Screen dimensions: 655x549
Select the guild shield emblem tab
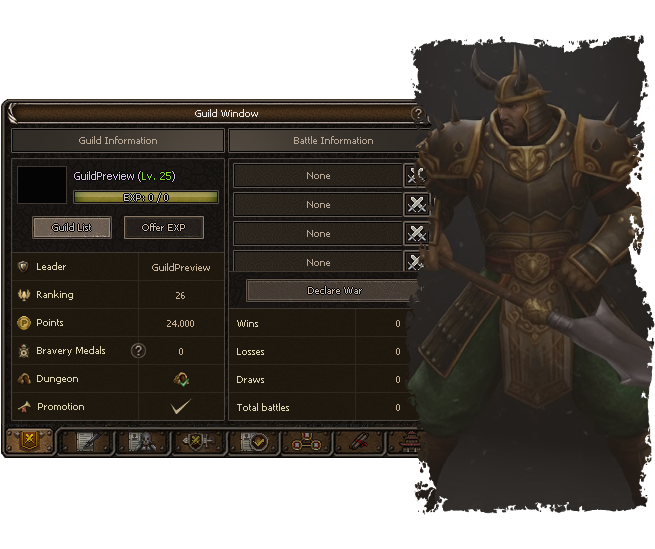pyautogui.click(x=29, y=441)
